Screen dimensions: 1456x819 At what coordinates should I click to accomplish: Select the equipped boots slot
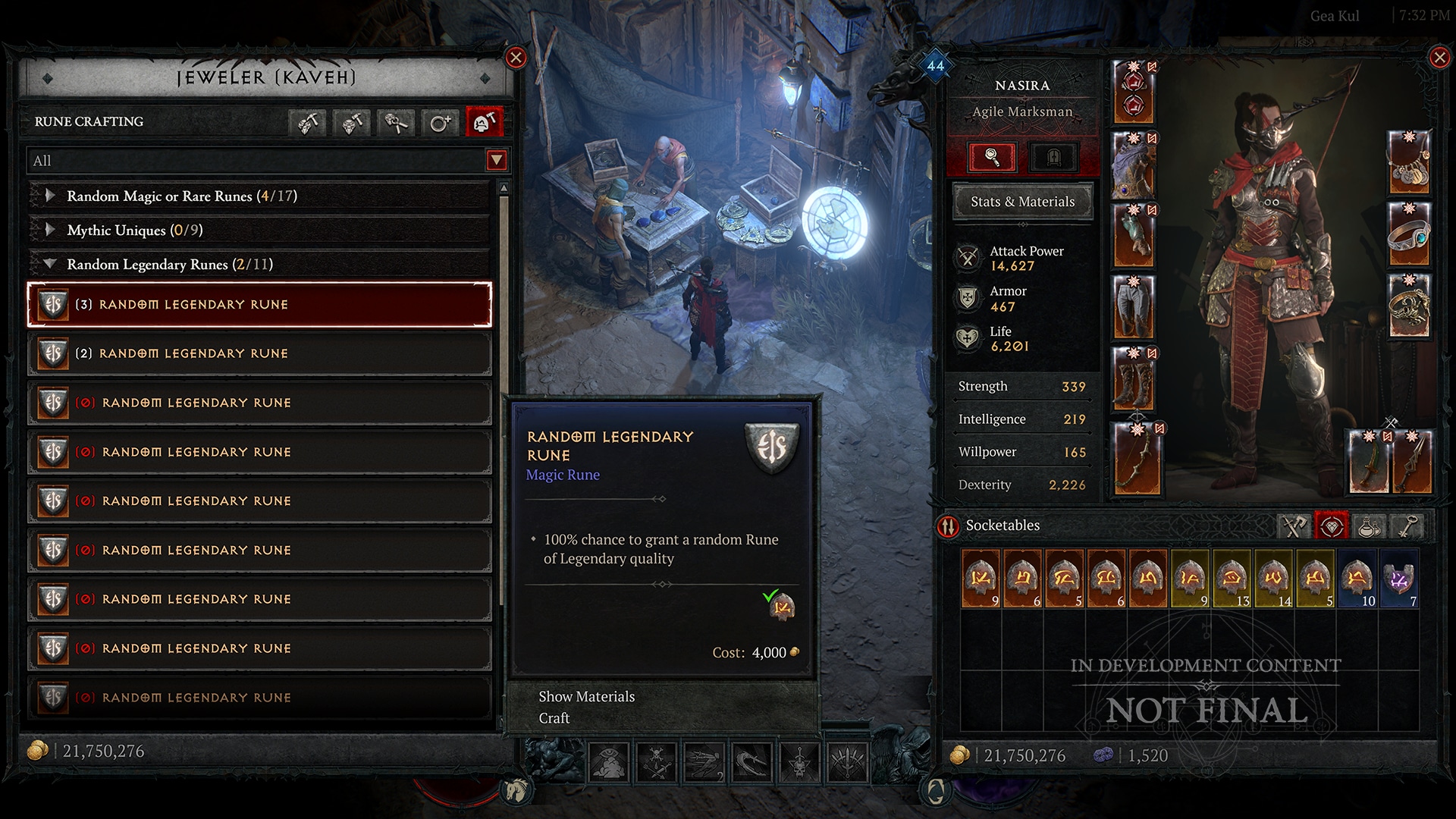[1133, 378]
